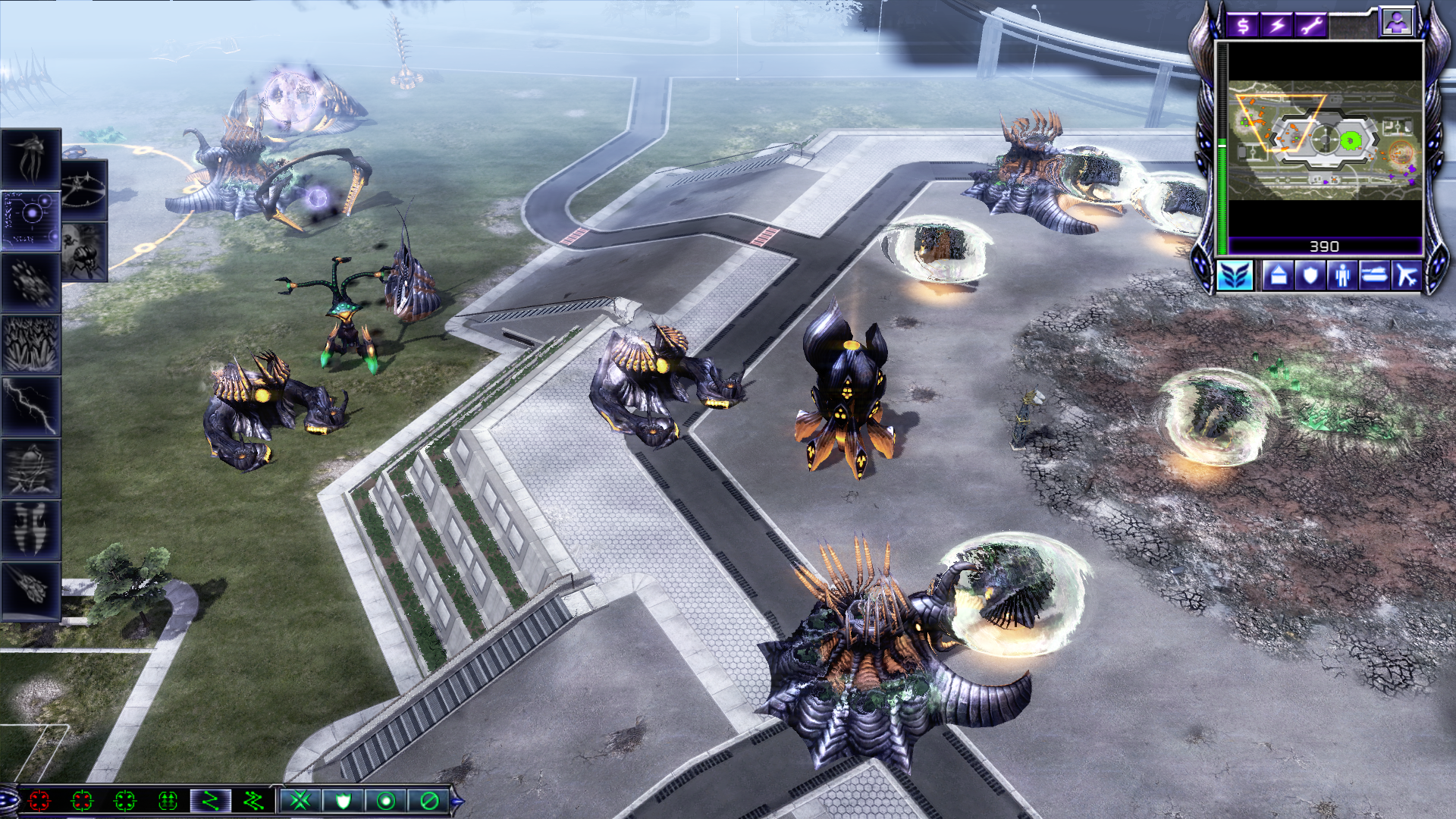Toggle the power (lightning bolt) mode button

click(x=1278, y=26)
